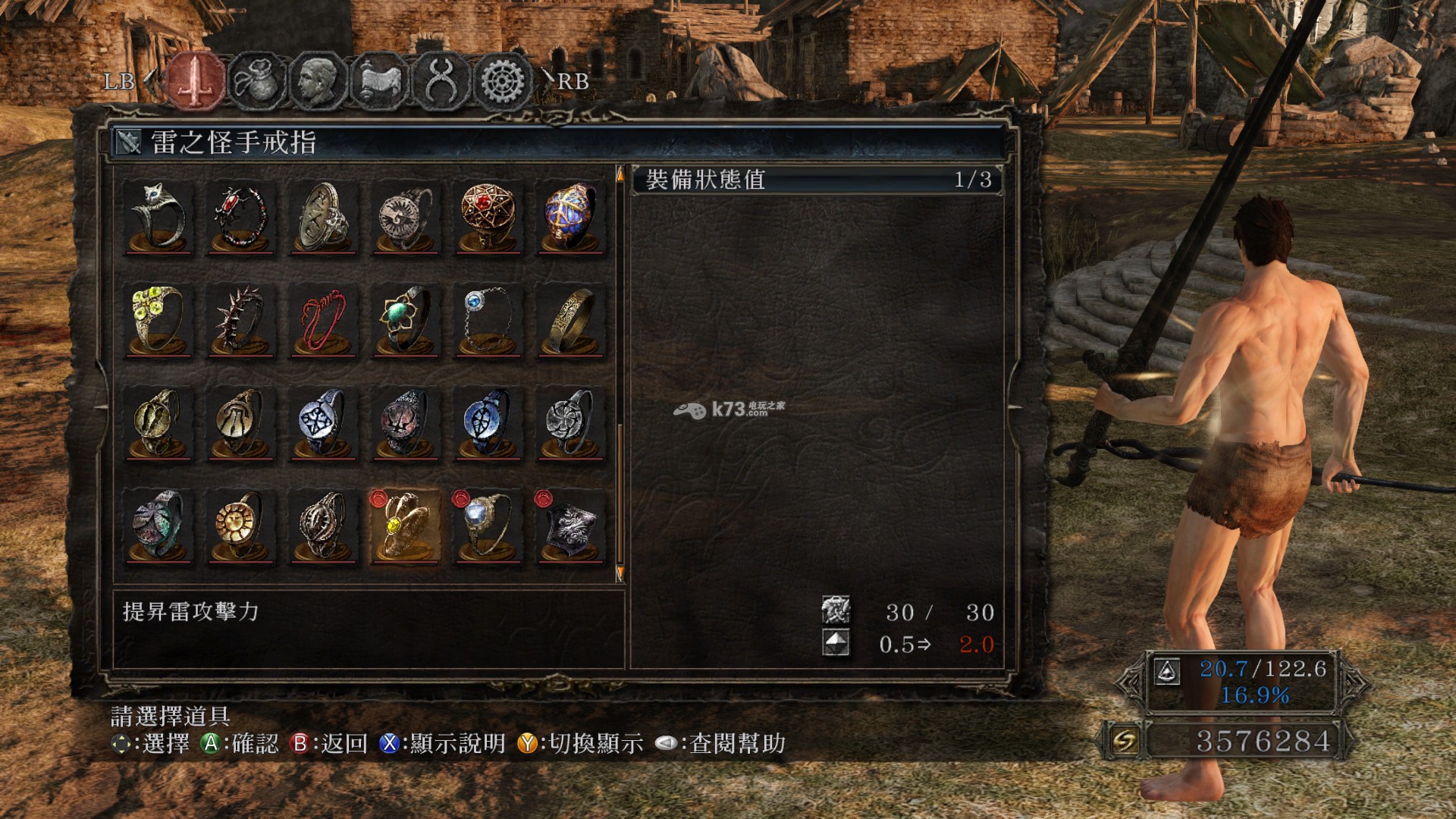Choose the golden sun emblem ring

[x=240, y=526]
